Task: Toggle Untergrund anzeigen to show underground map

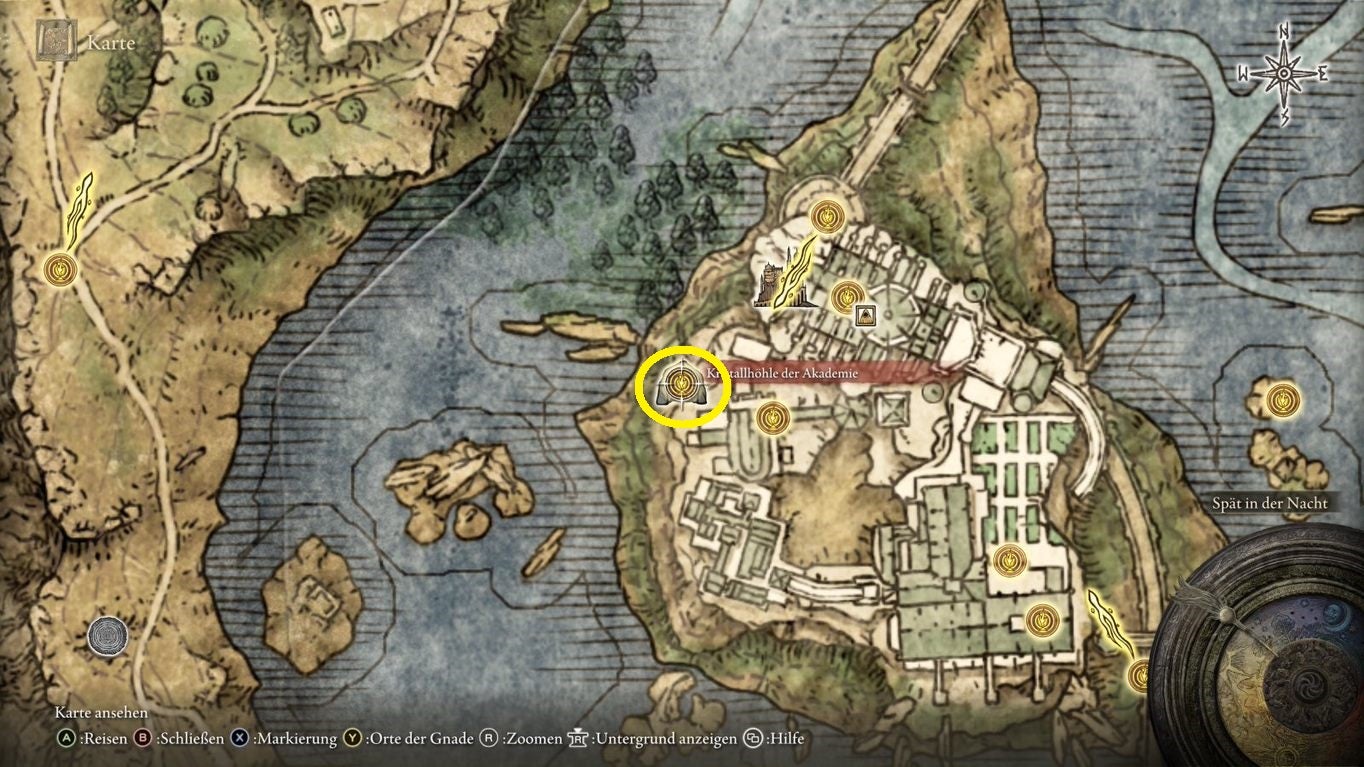Action: pos(576,738)
